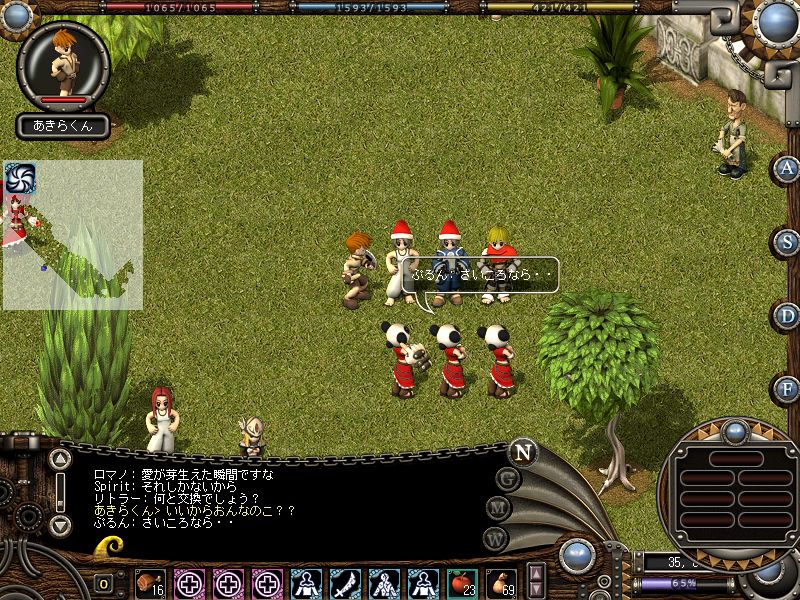Use the red apple hotbar item

[x=461, y=582]
